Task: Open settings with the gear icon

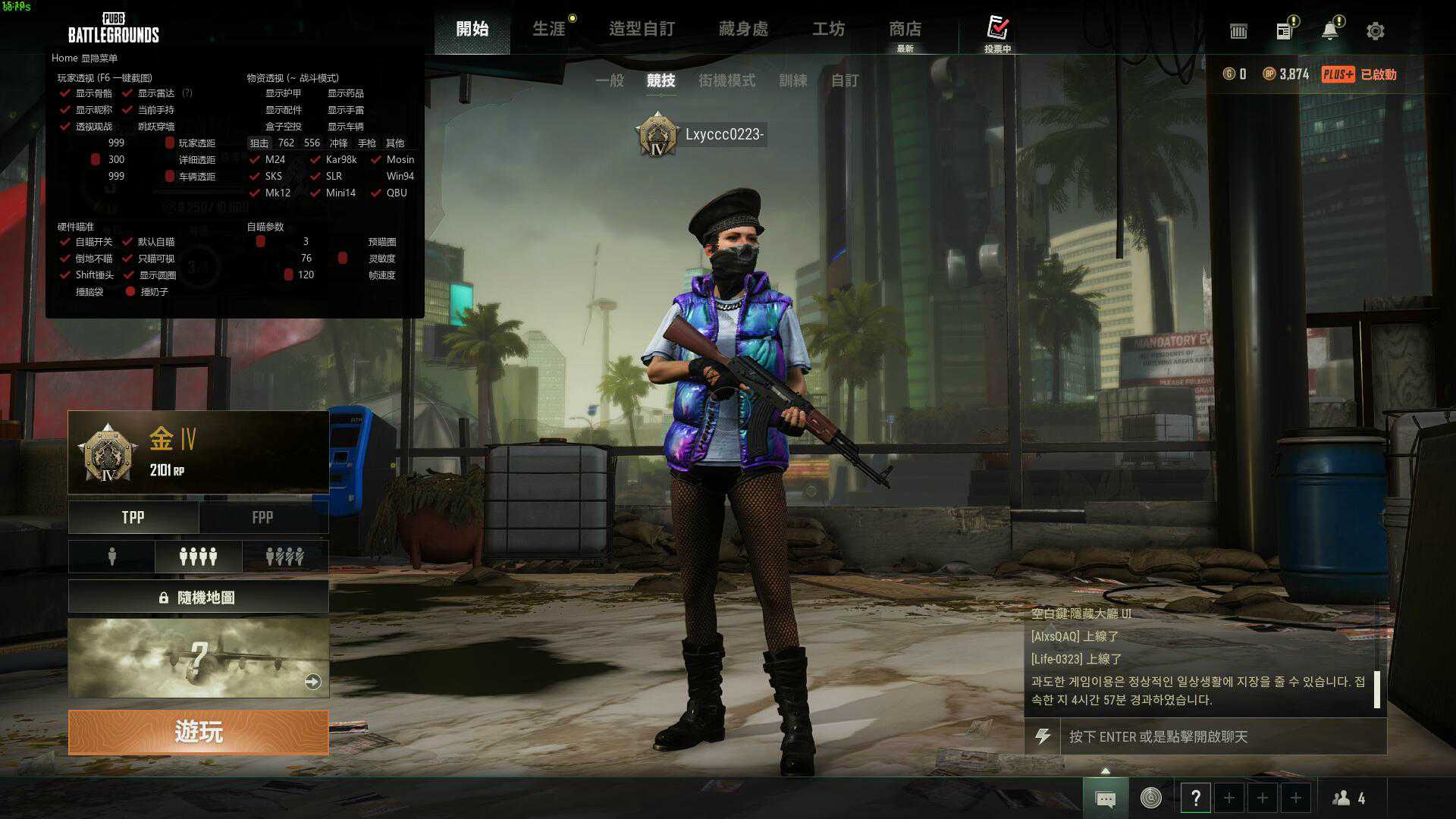Action: coord(1375,31)
